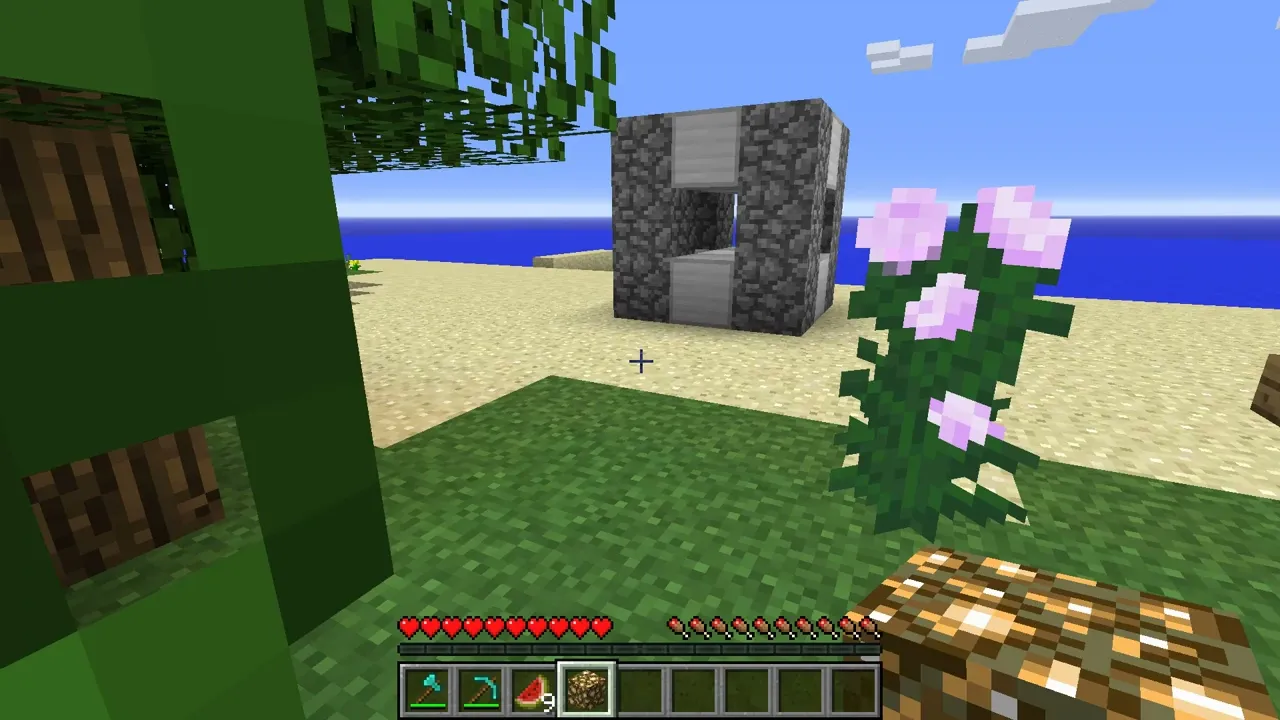Viewport: 1280px width, 720px height.
Task: Choose the diamond pickaxe in the hotbar
Action: click(x=480, y=691)
